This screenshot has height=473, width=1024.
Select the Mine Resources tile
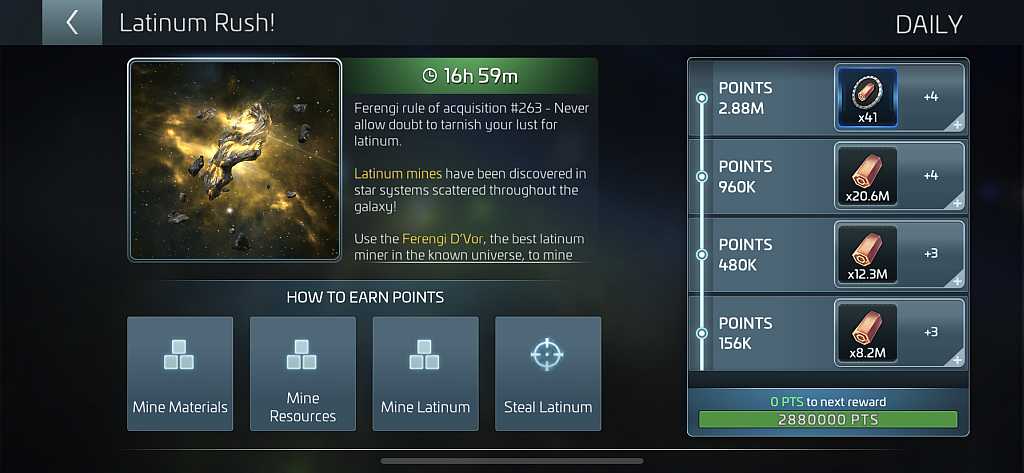(x=303, y=373)
